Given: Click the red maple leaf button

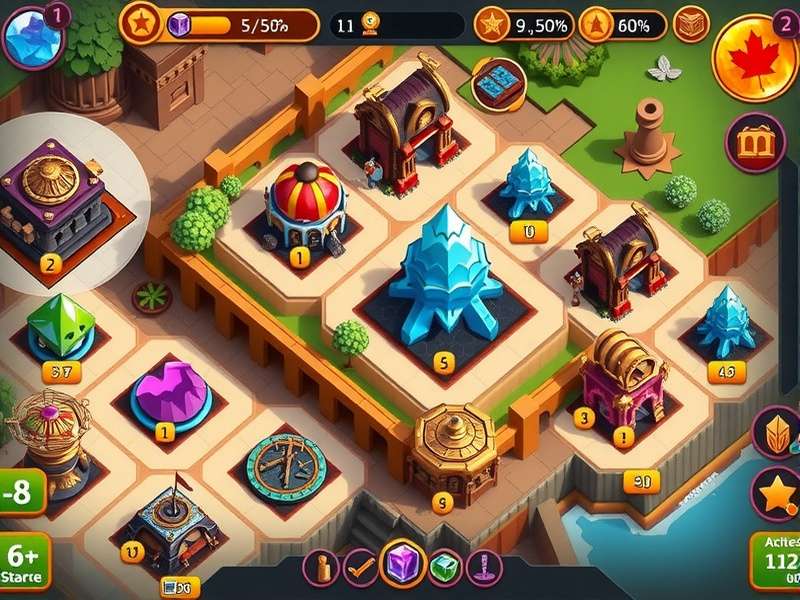Looking at the screenshot, I should tap(755, 58).
